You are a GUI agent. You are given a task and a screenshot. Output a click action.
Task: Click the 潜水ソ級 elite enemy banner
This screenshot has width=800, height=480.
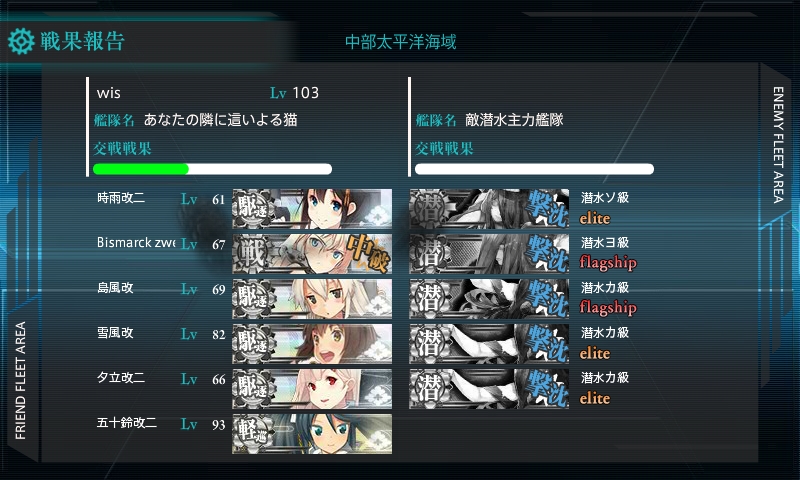(x=490, y=207)
